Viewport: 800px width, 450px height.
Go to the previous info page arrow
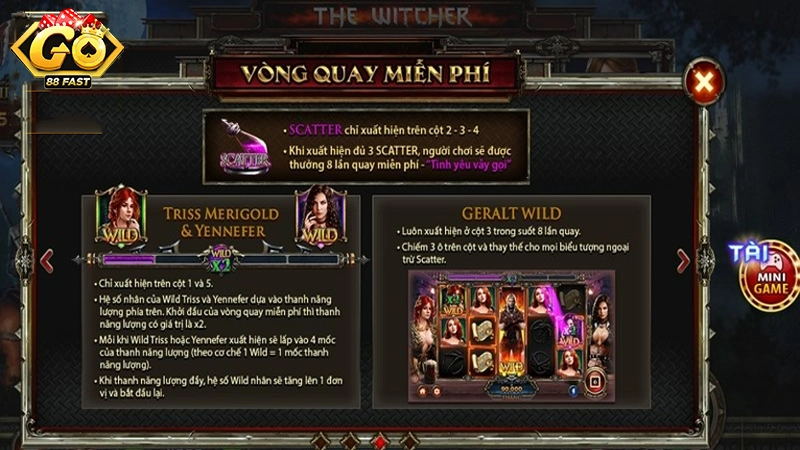(46, 261)
